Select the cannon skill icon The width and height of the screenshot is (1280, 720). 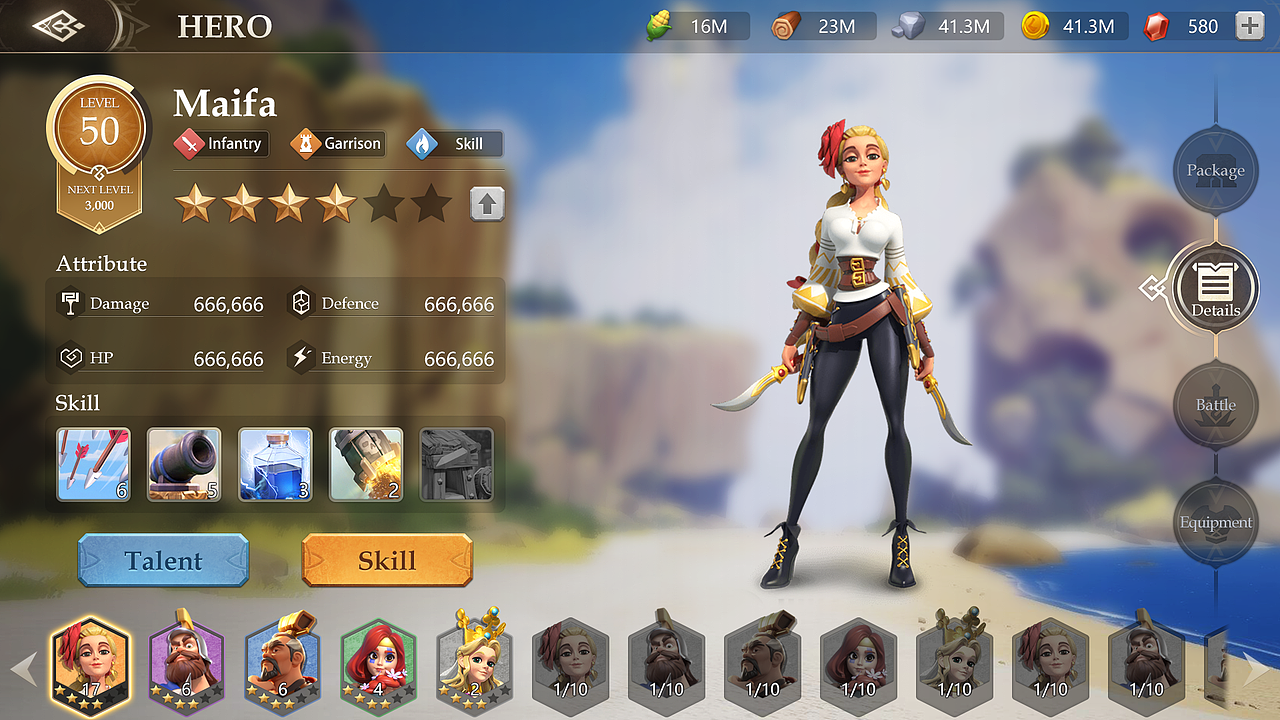point(184,465)
